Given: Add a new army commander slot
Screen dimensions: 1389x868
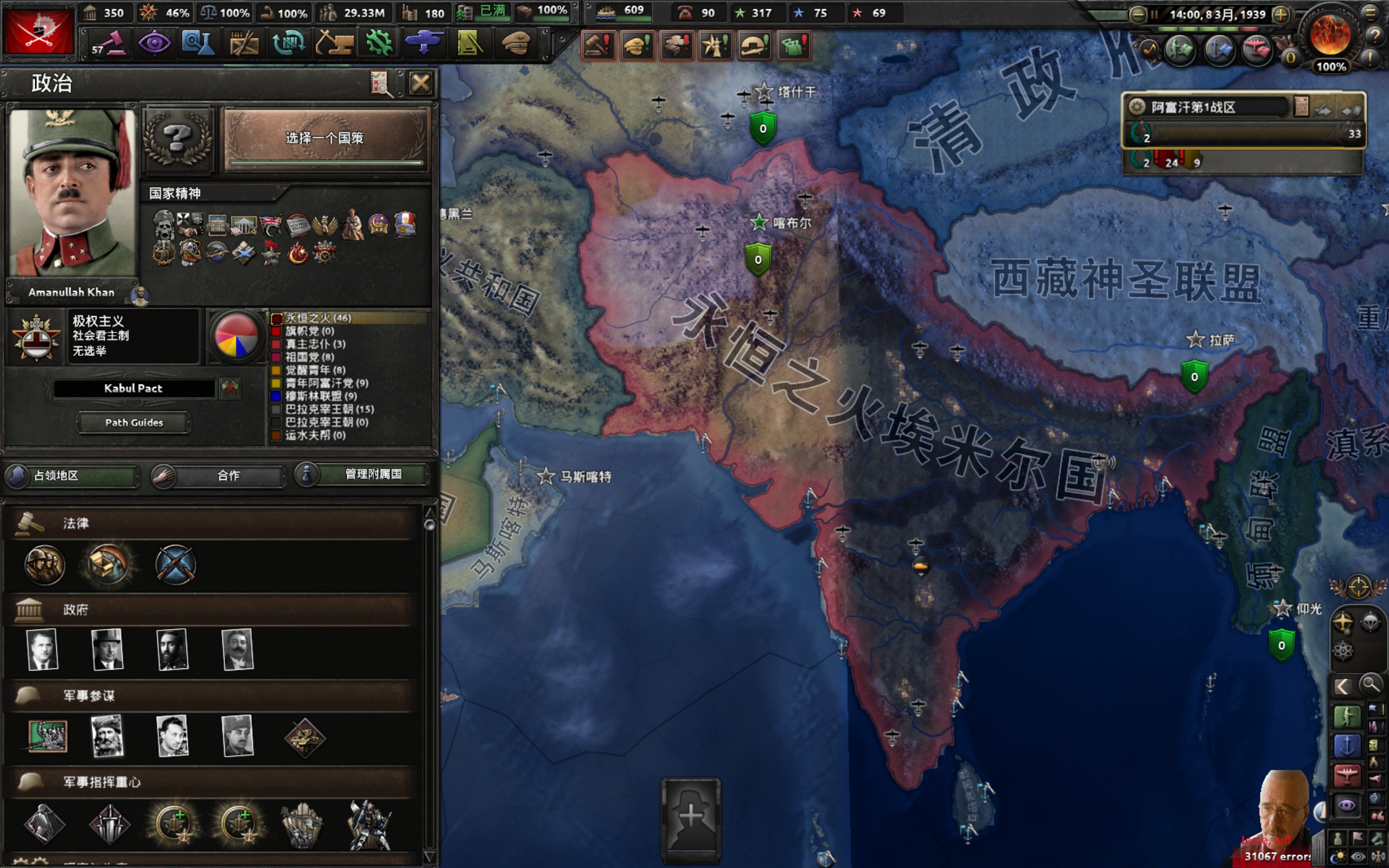Looking at the screenshot, I should [x=691, y=815].
